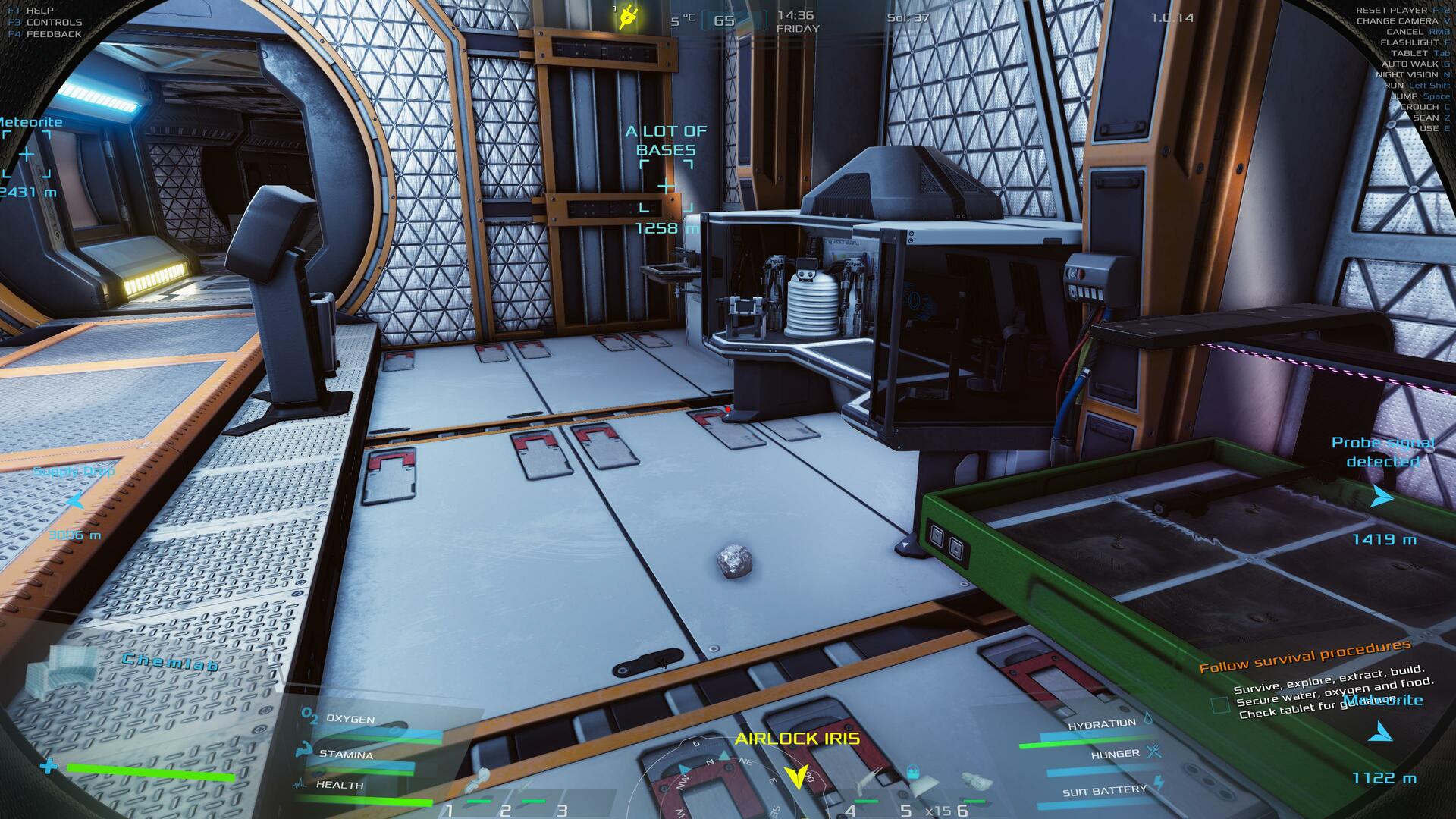
Task: Click the Meteorite marker at 1122 m
Action: coord(1381,733)
